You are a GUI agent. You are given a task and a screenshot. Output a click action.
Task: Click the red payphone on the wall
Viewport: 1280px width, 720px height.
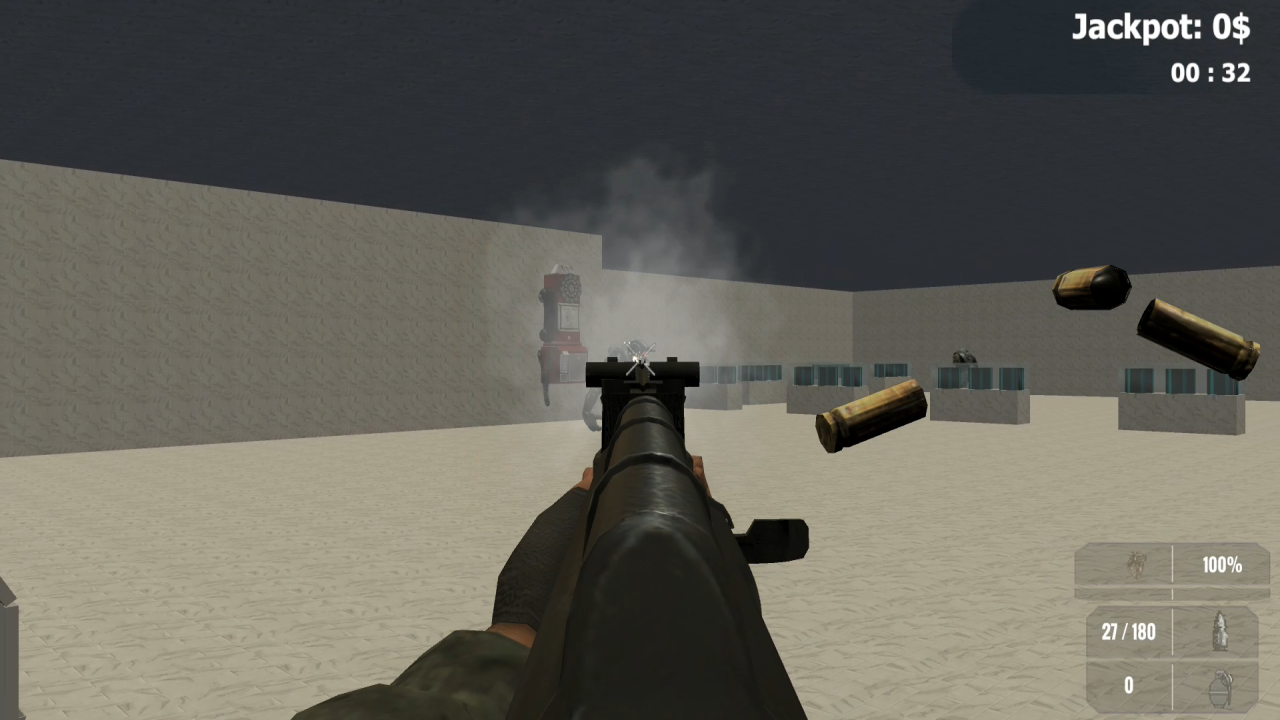point(563,320)
